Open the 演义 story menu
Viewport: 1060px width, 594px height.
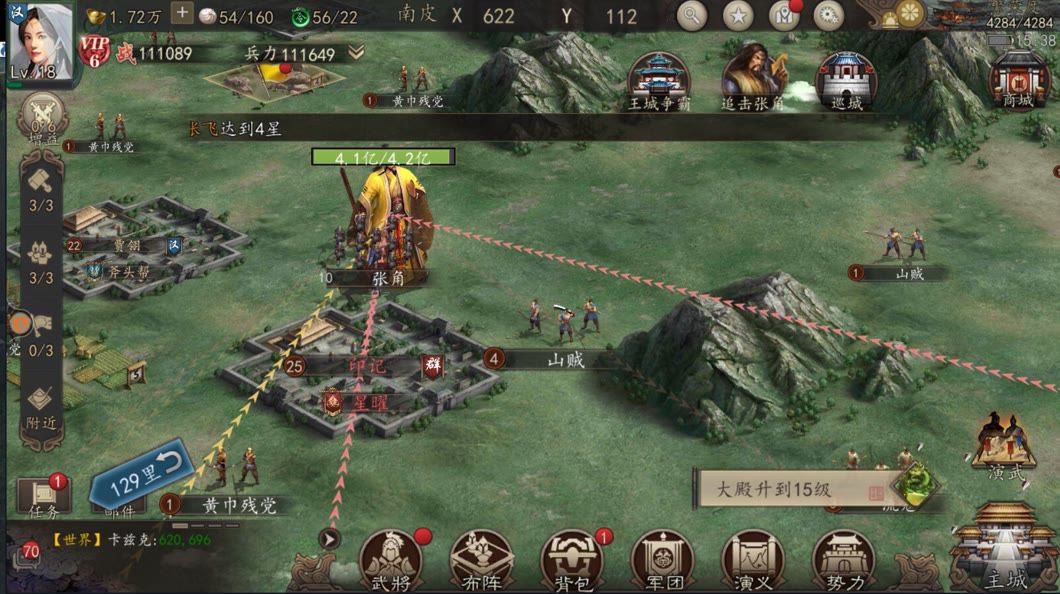coord(753,559)
